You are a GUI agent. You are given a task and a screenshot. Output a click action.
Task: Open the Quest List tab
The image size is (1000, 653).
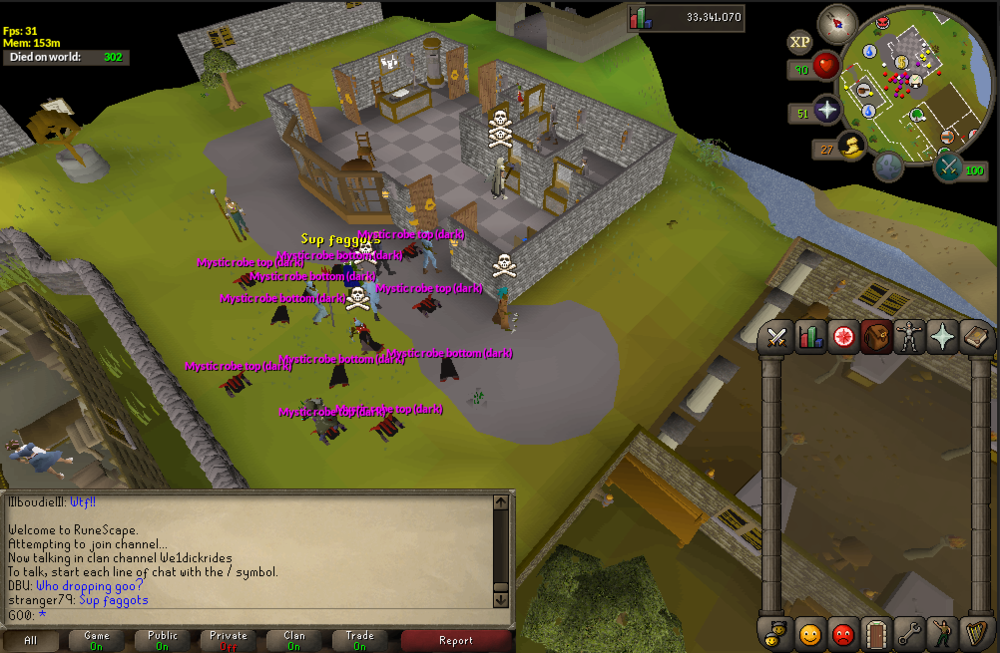(843, 338)
